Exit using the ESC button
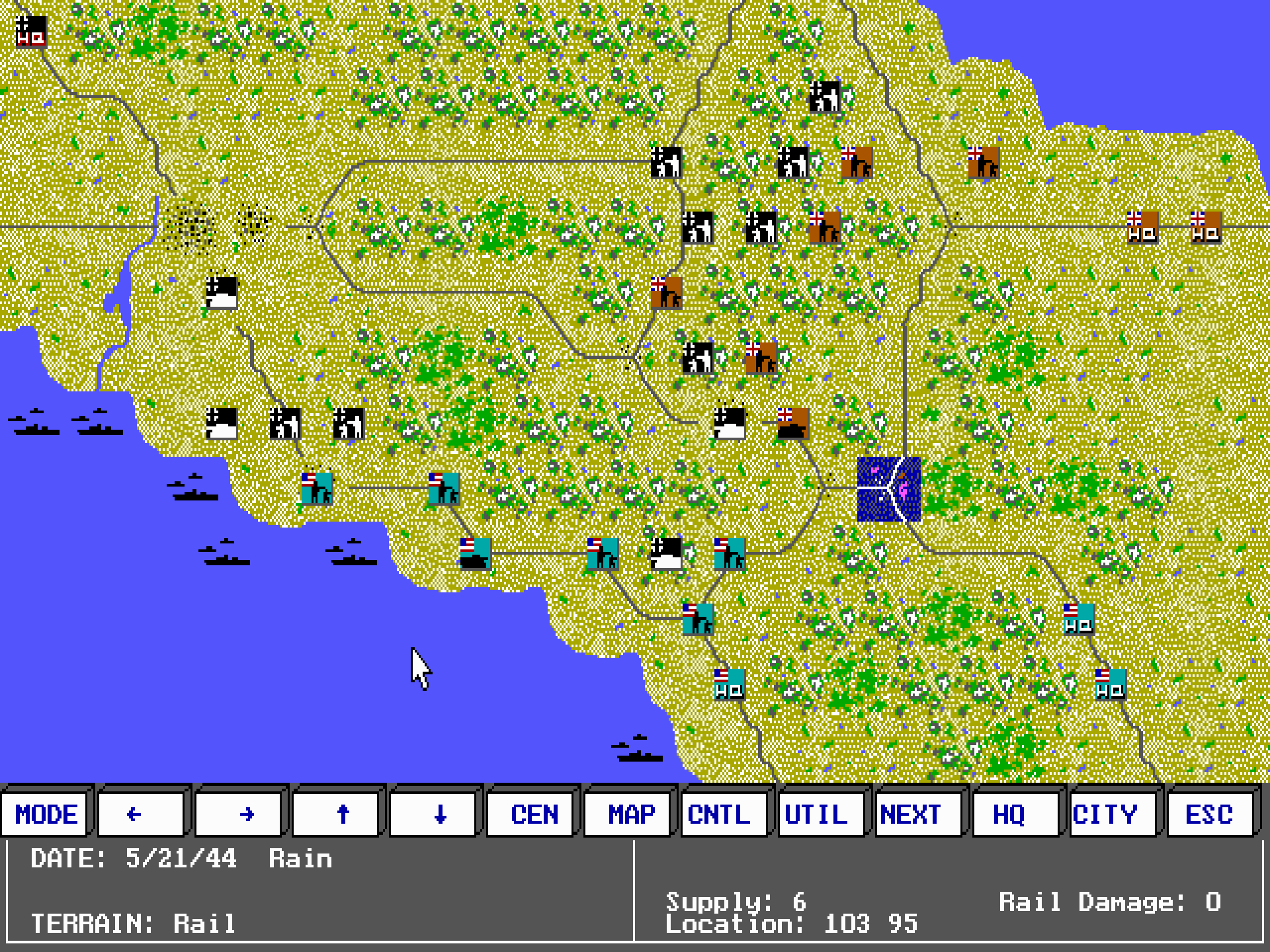The height and width of the screenshot is (952, 1270). pos(1210,814)
